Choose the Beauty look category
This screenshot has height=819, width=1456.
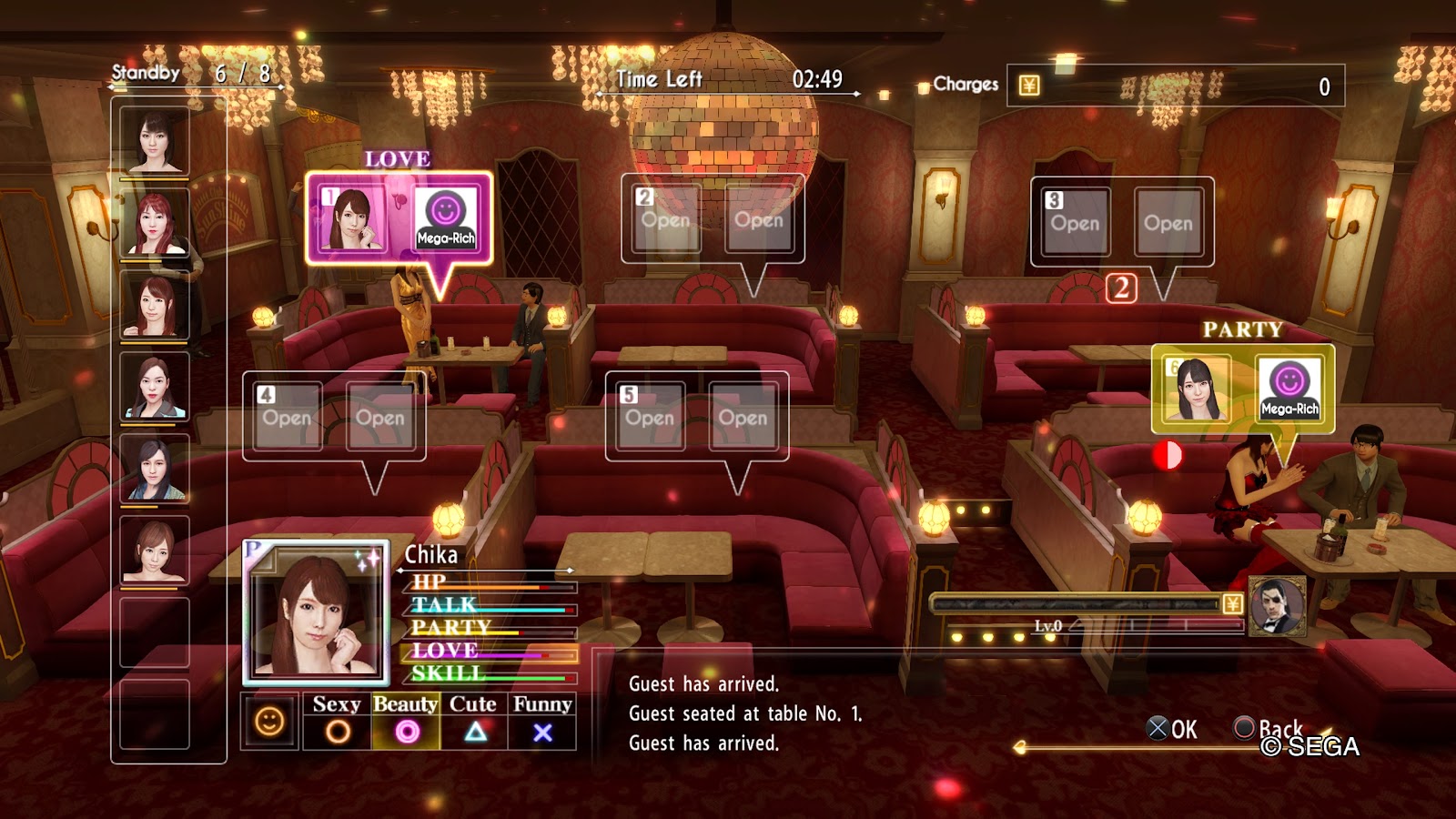[x=406, y=720]
